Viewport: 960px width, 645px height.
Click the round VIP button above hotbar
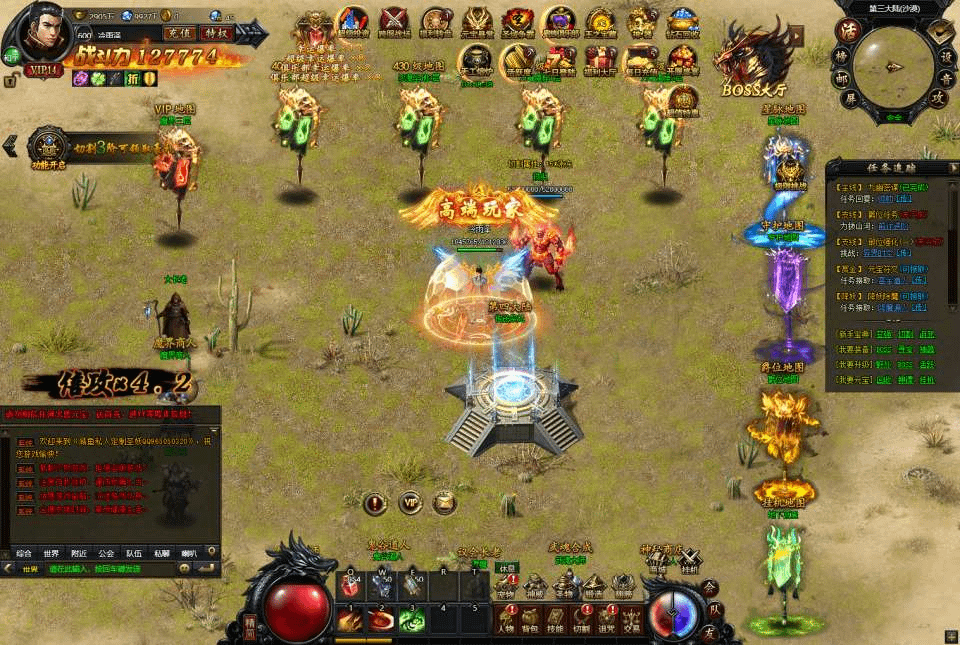pyautogui.click(x=409, y=502)
